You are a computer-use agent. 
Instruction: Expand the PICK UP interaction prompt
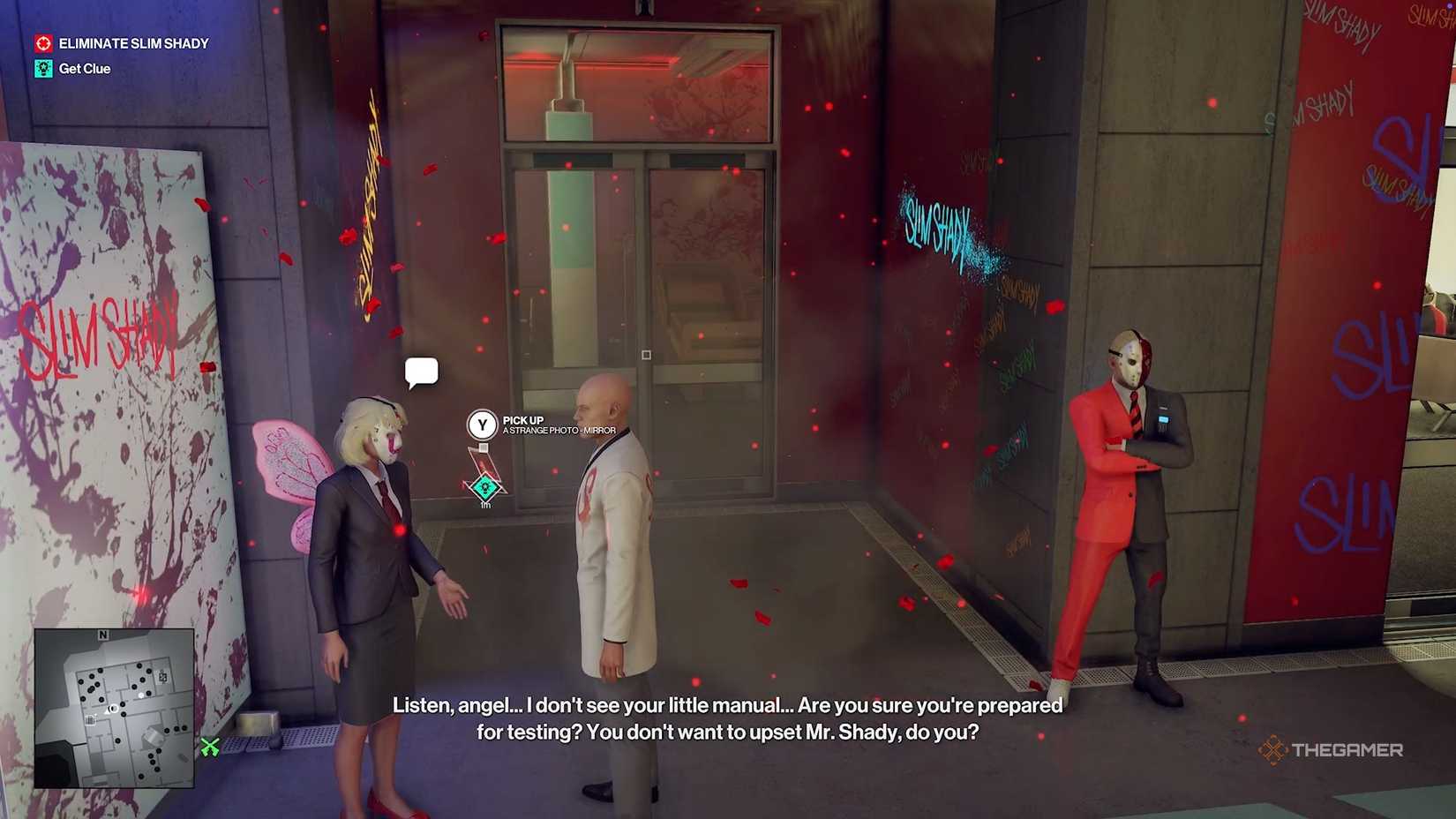click(x=482, y=424)
